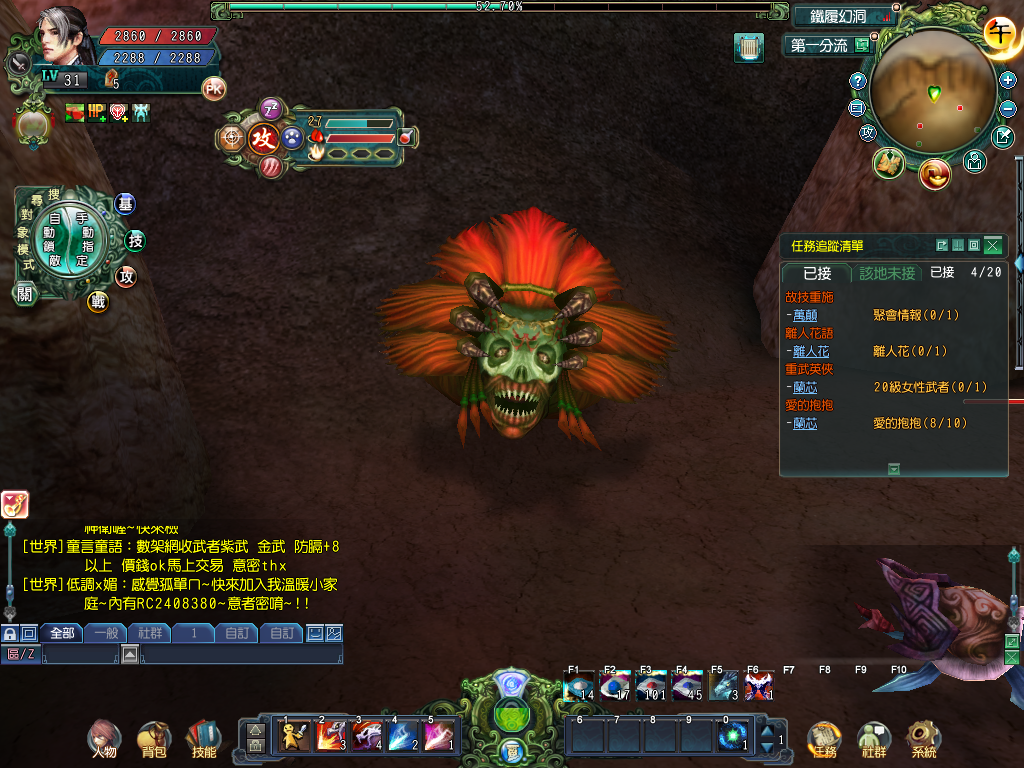Viewport: 1024px width, 768px height.
Task: Open the 系統 system settings
Action: click(924, 737)
